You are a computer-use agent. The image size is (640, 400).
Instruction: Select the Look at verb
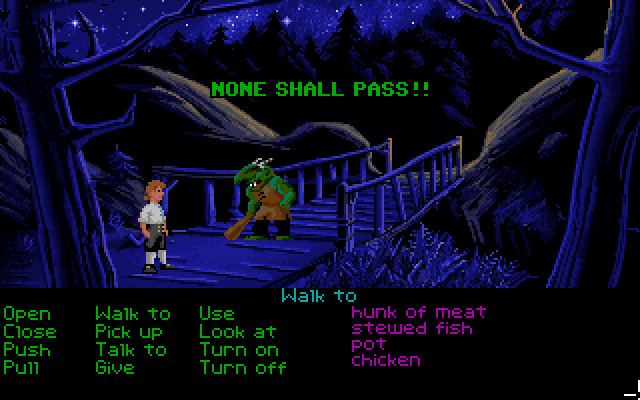click(237, 331)
